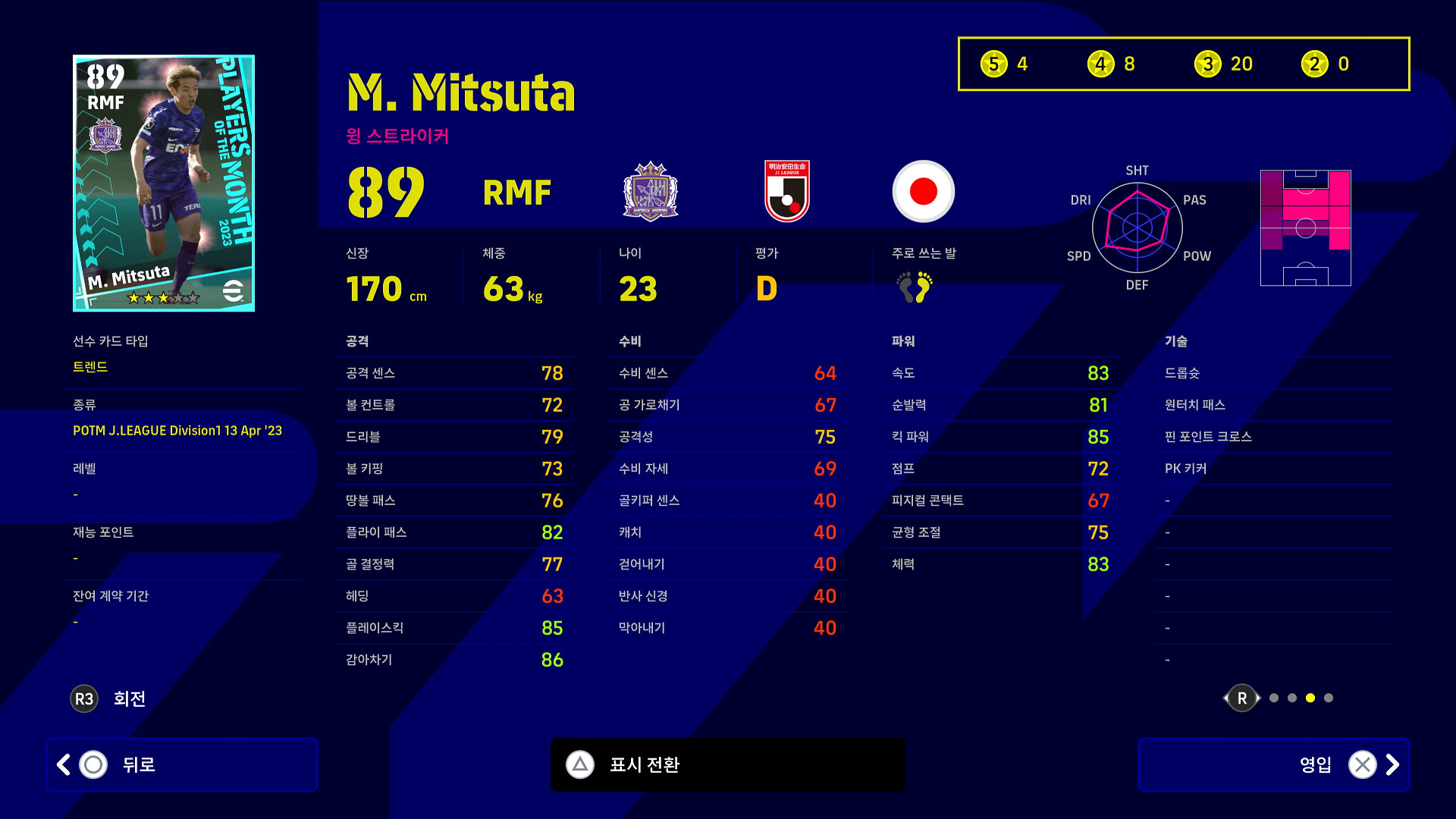The image size is (1456, 819).
Task: View the position heatmap pitch diagram
Action: point(1305,227)
